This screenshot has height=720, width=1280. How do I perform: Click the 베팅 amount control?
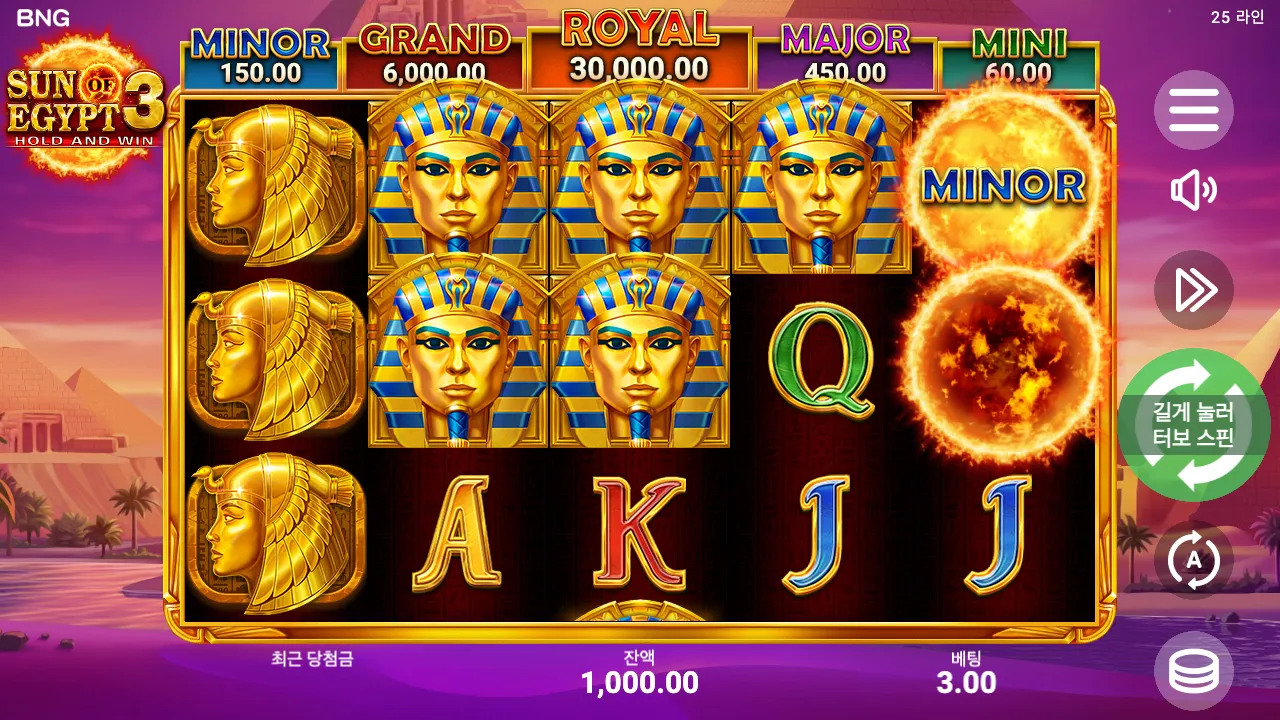click(967, 672)
